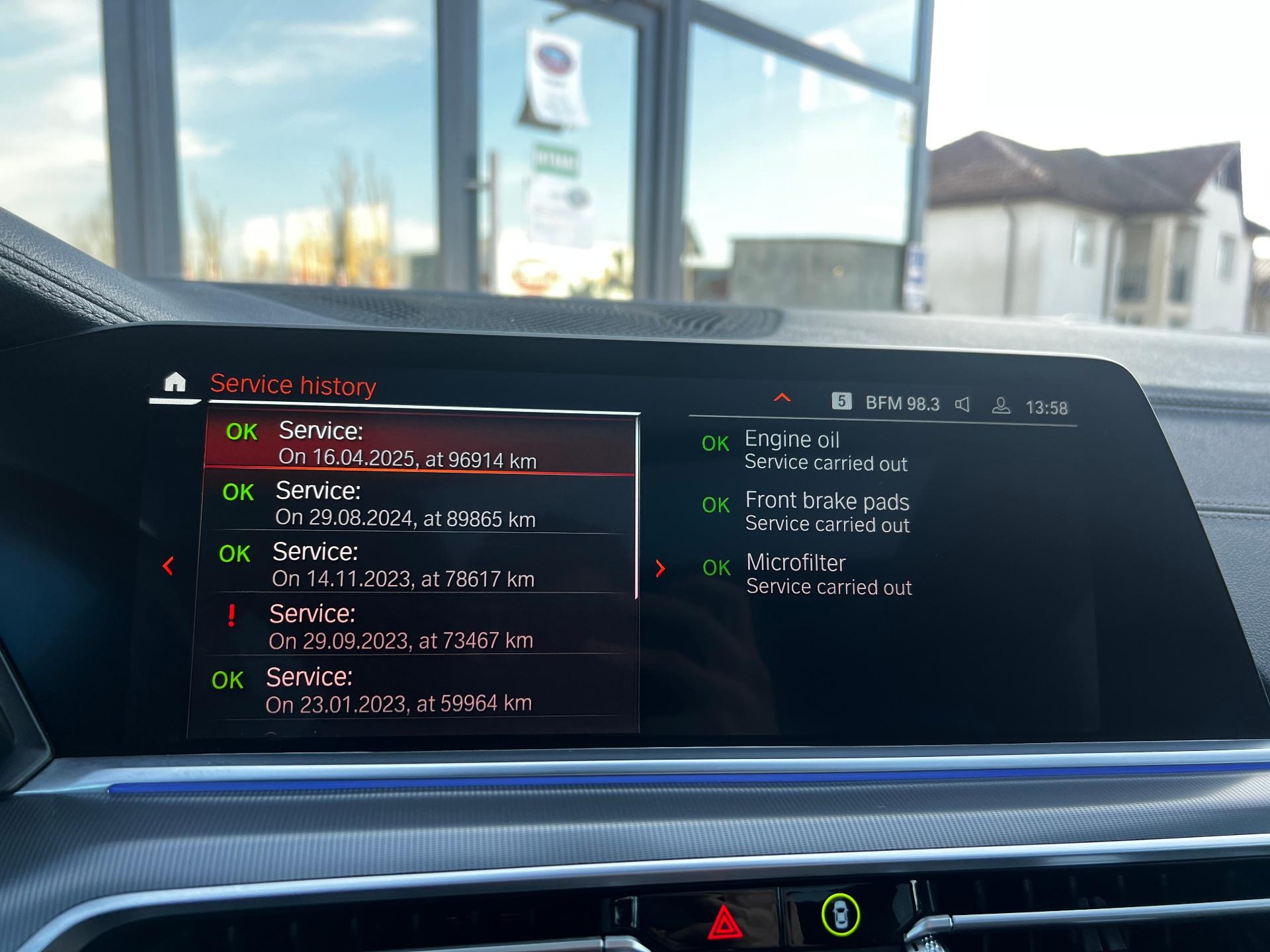Open the BFM 98.3 radio station
Screen dimensions: 1270x952
point(902,403)
